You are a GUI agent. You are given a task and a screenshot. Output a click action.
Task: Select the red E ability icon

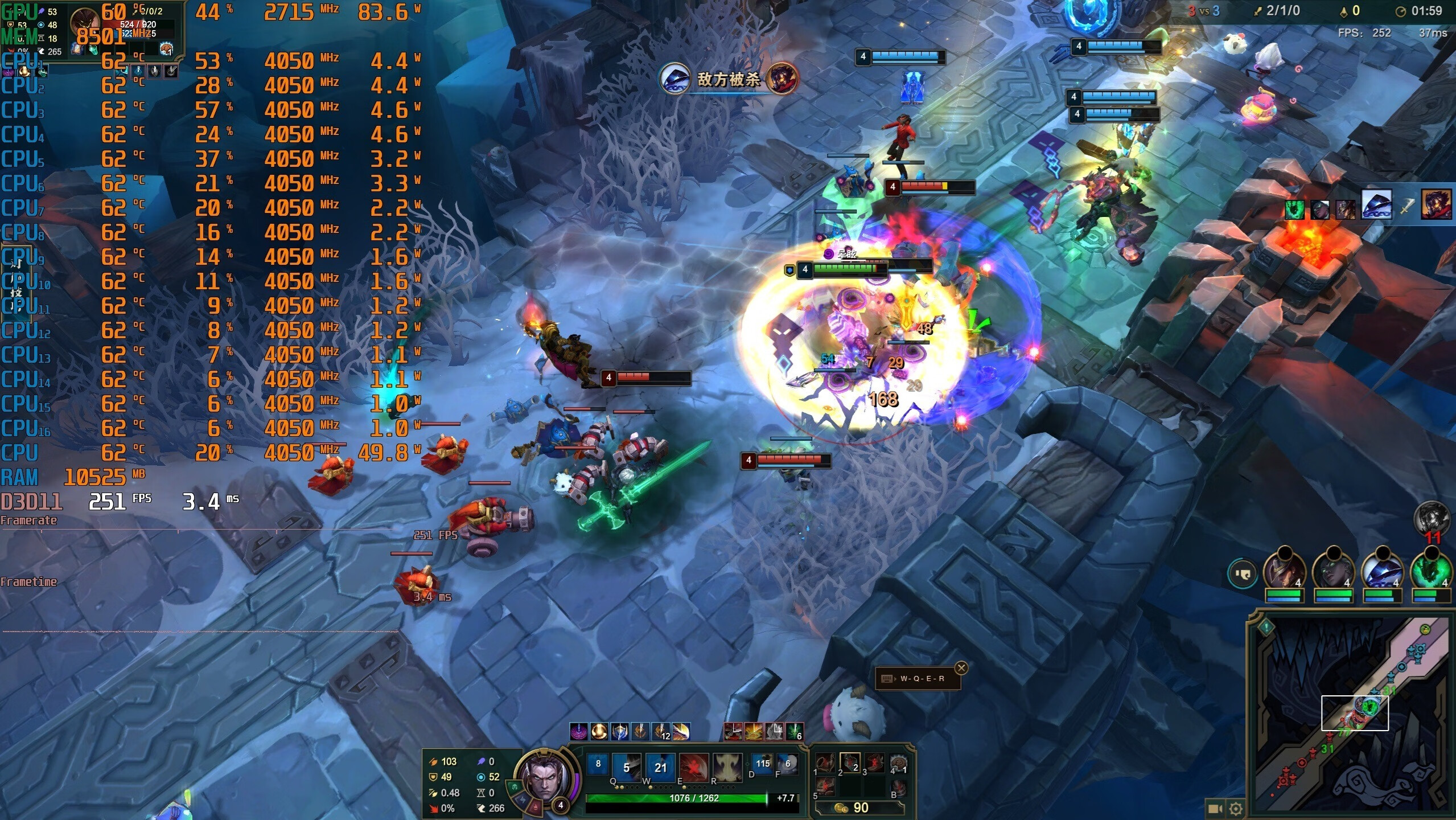(694, 767)
